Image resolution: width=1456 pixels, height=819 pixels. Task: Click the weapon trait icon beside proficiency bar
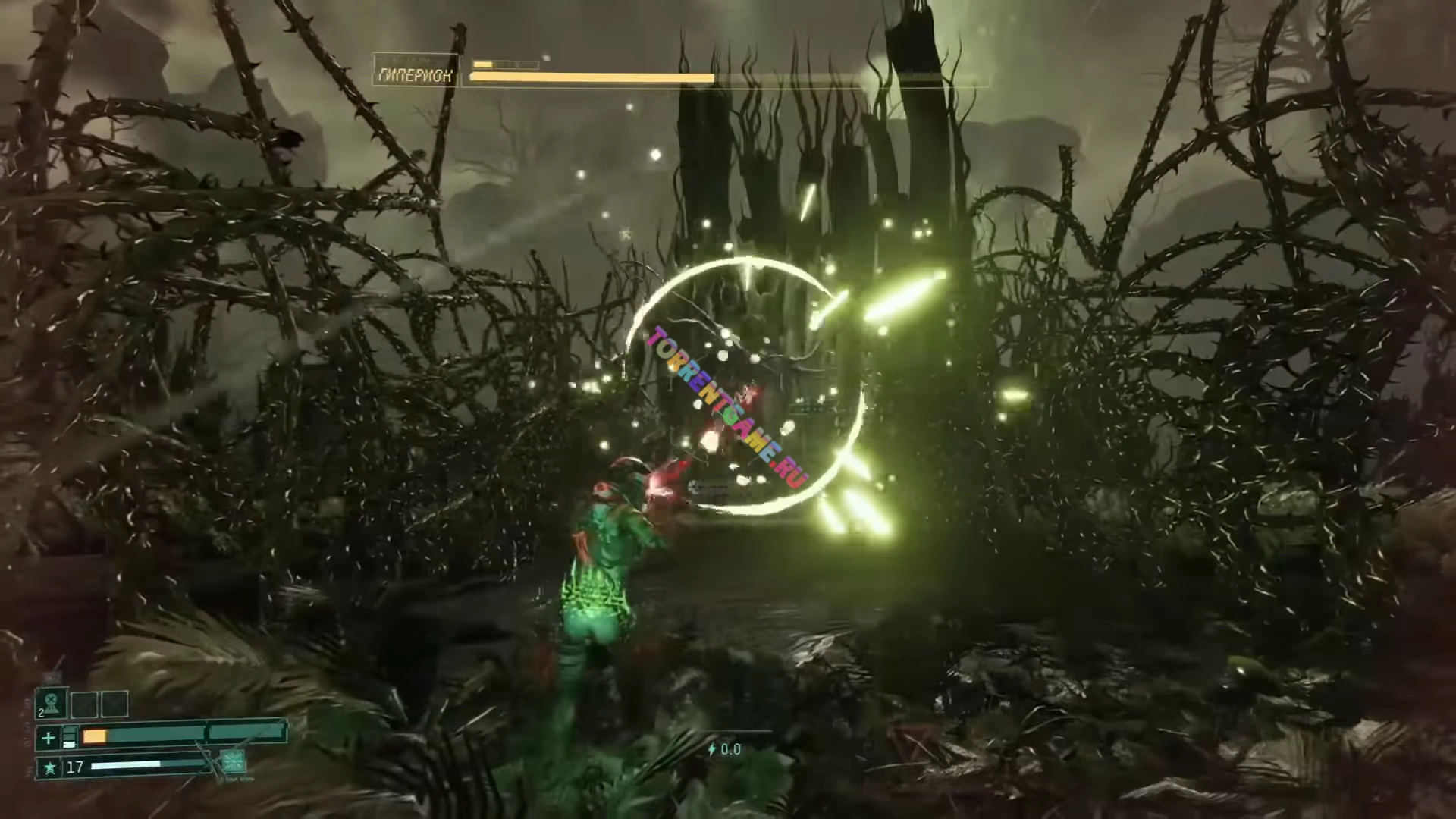pyautogui.click(x=232, y=761)
